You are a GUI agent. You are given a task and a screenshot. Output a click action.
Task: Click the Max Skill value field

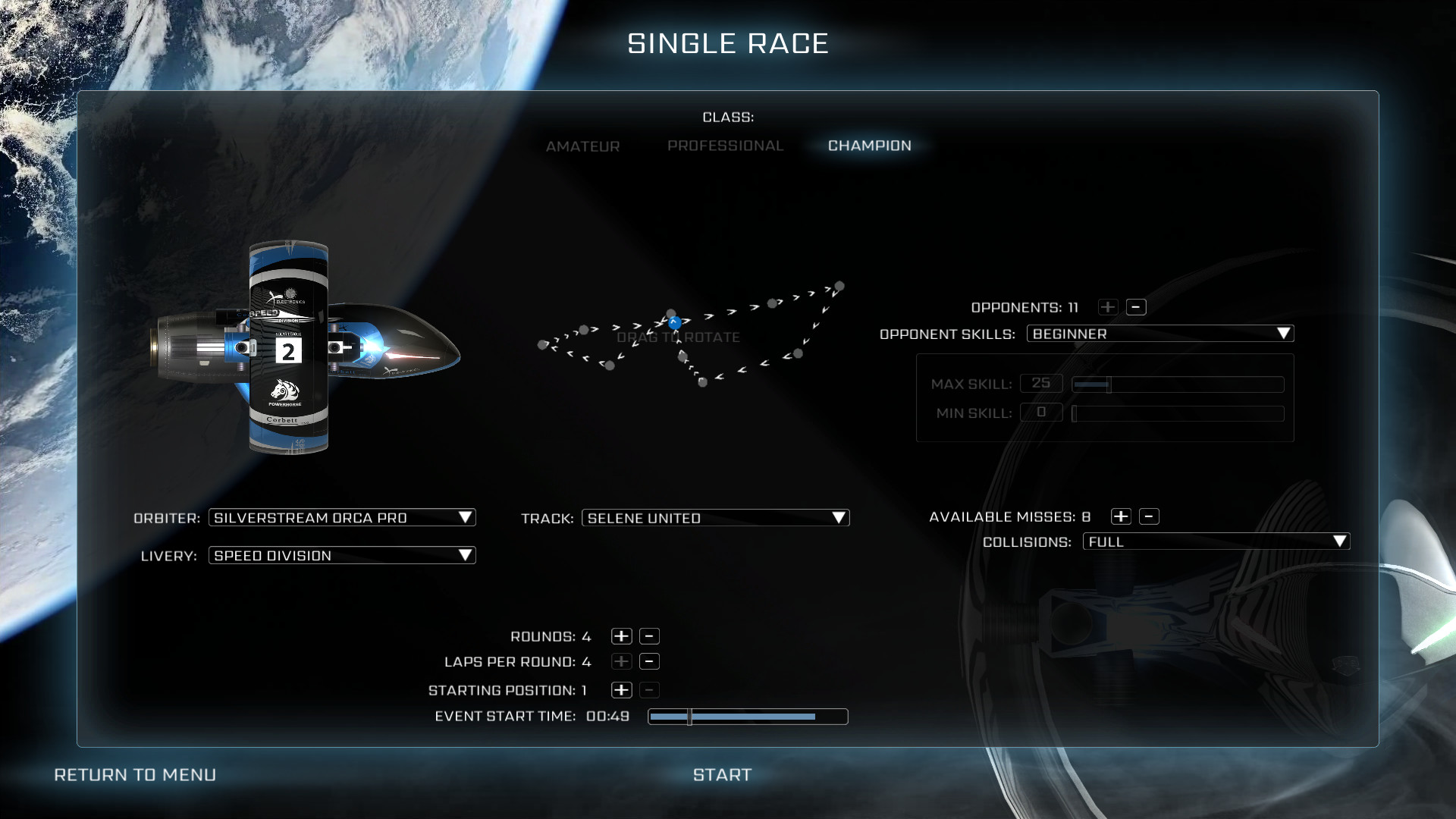click(1042, 383)
